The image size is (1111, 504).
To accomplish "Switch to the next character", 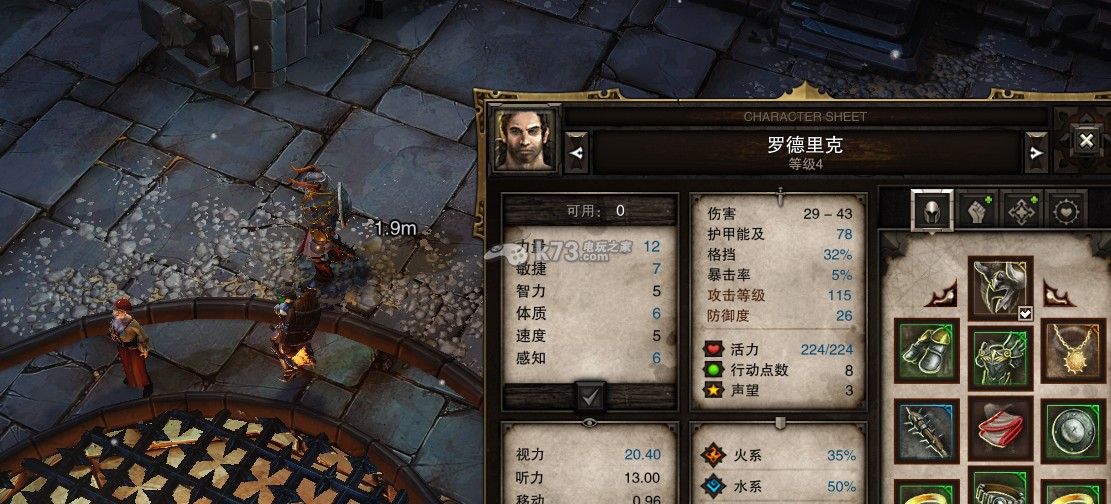I will pyautogui.click(x=1034, y=153).
